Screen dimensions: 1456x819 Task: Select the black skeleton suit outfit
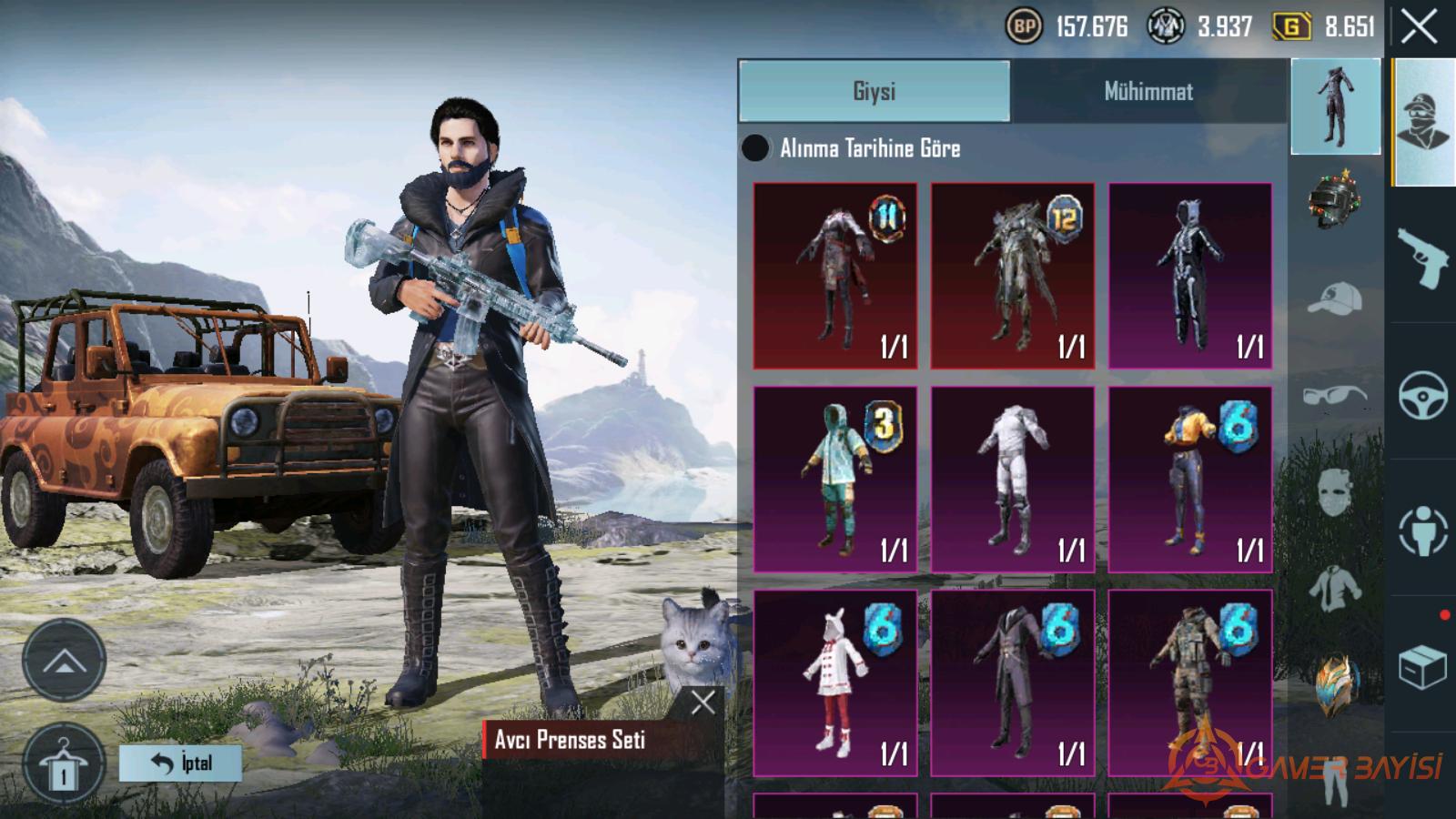coord(1189,275)
